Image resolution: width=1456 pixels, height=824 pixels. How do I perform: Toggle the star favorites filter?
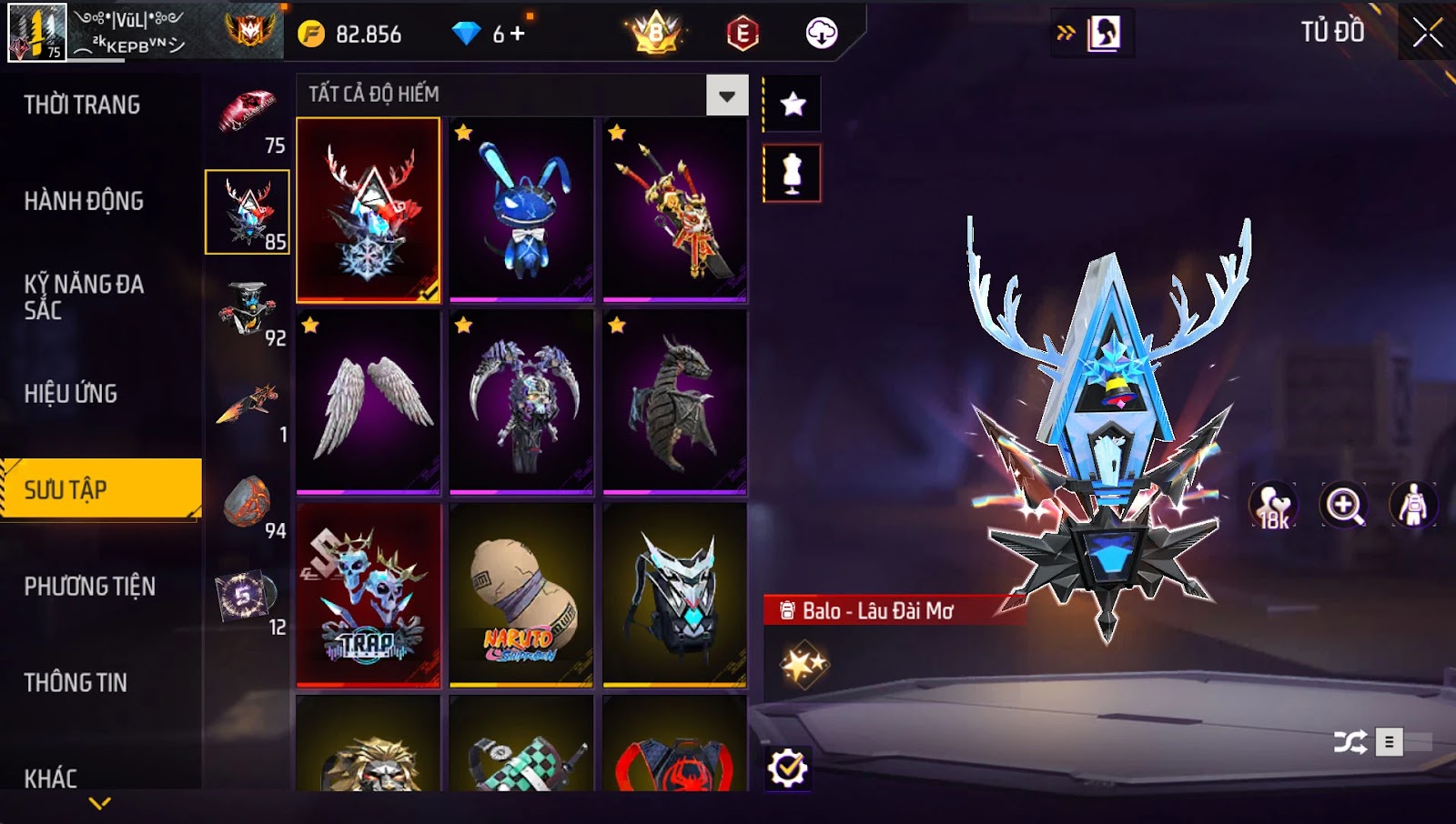pyautogui.click(x=793, y=104)
